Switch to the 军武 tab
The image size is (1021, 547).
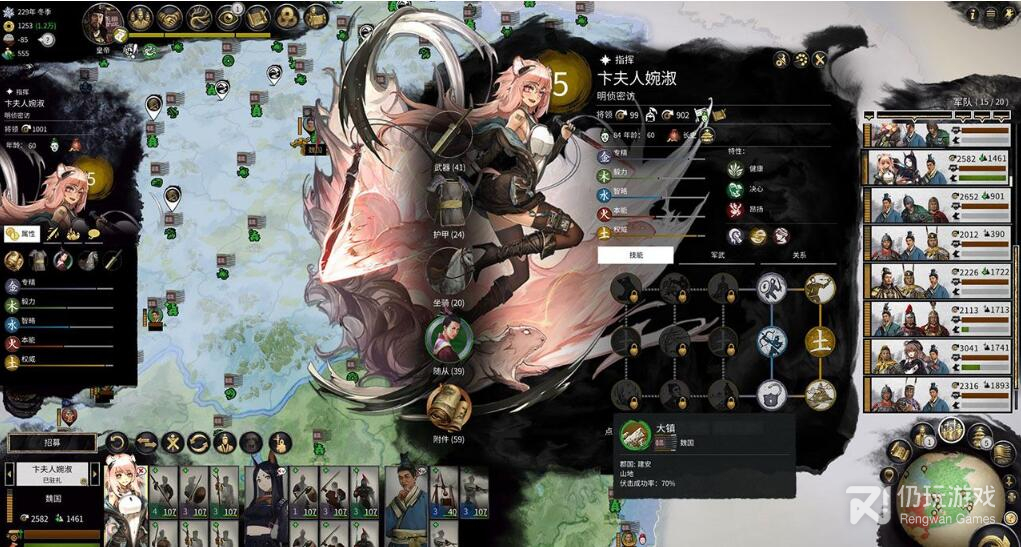coord(716,255)
